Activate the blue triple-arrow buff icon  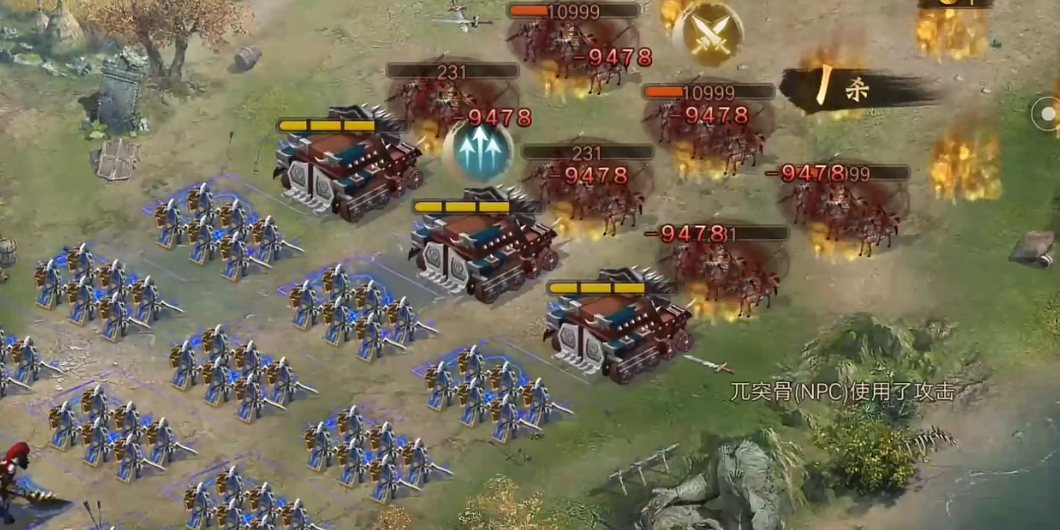[x=477, y=152]
